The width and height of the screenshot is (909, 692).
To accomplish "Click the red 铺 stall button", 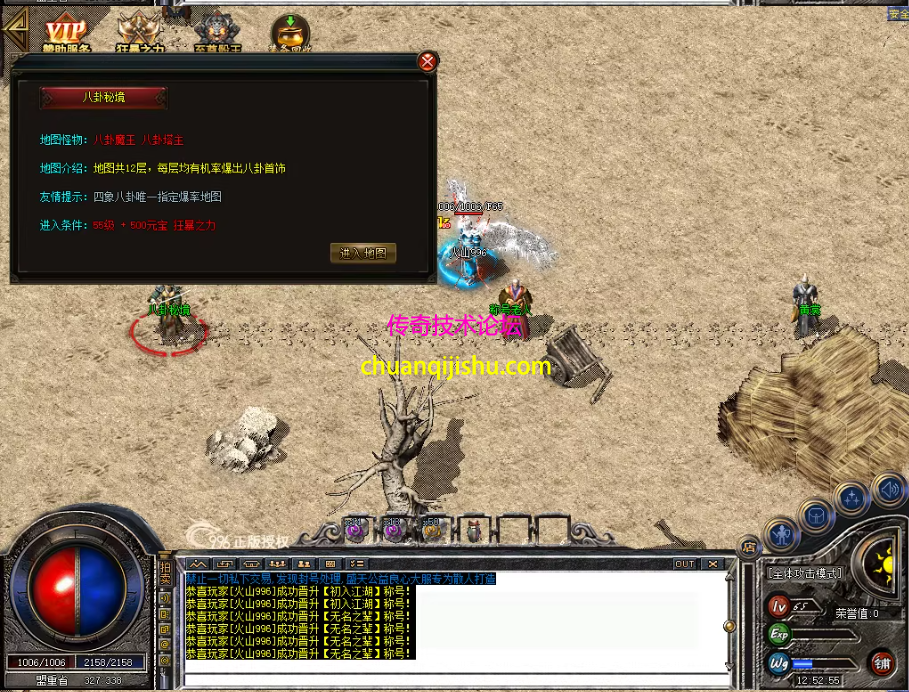I will click(882, 662).
